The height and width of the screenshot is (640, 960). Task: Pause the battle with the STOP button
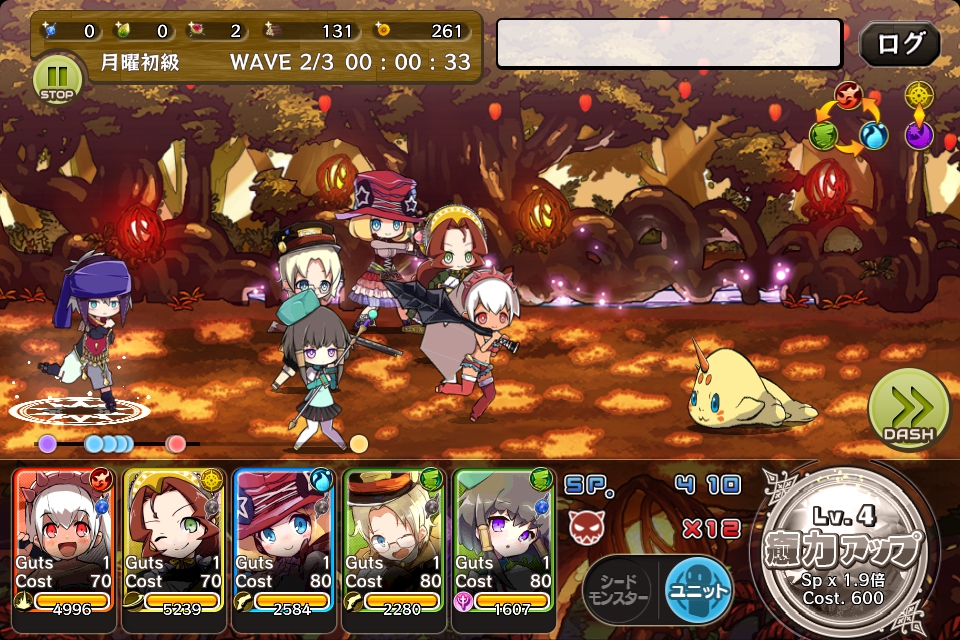coord(55,80)
